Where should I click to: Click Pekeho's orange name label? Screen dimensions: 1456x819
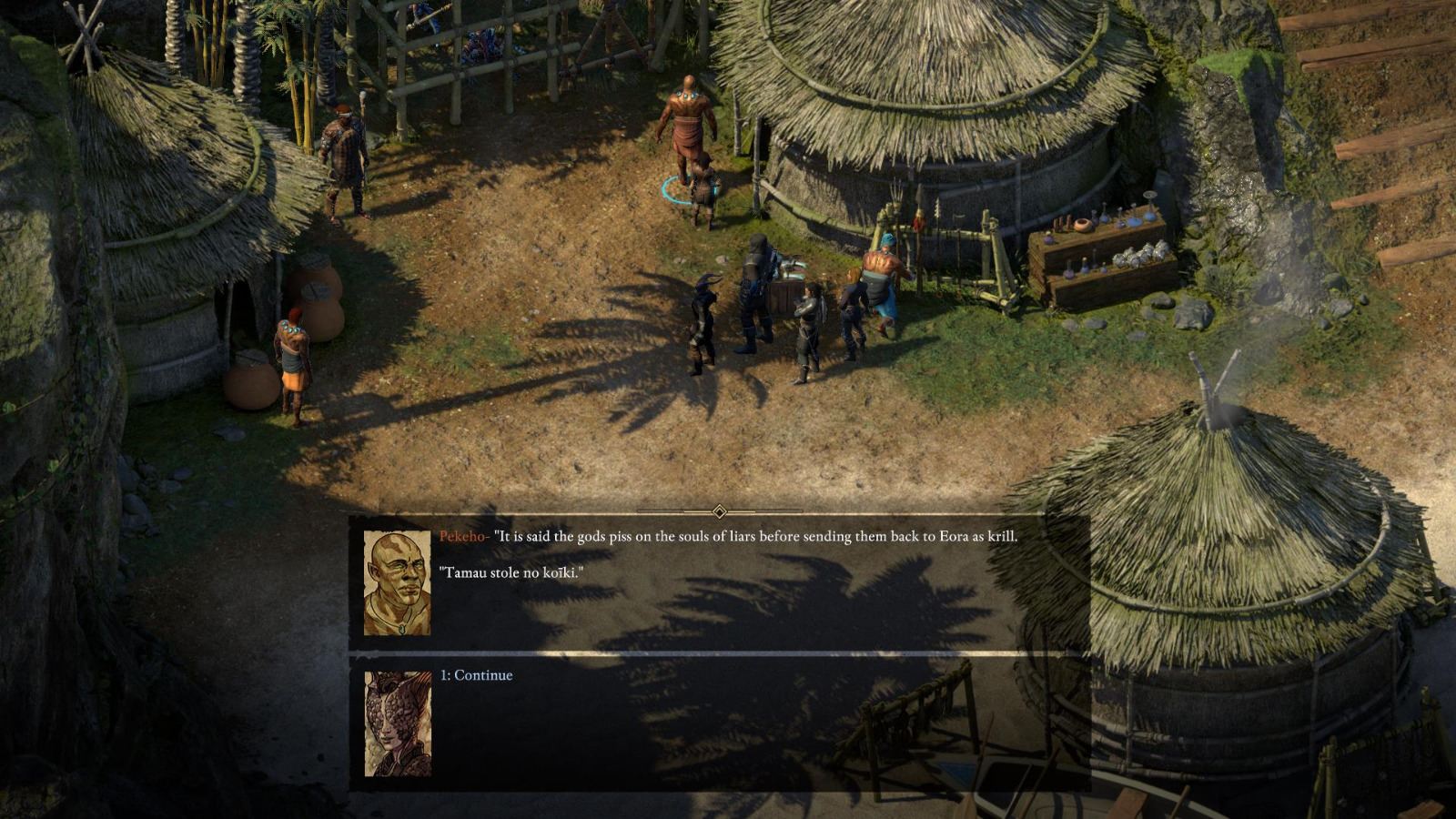[464, 535]
